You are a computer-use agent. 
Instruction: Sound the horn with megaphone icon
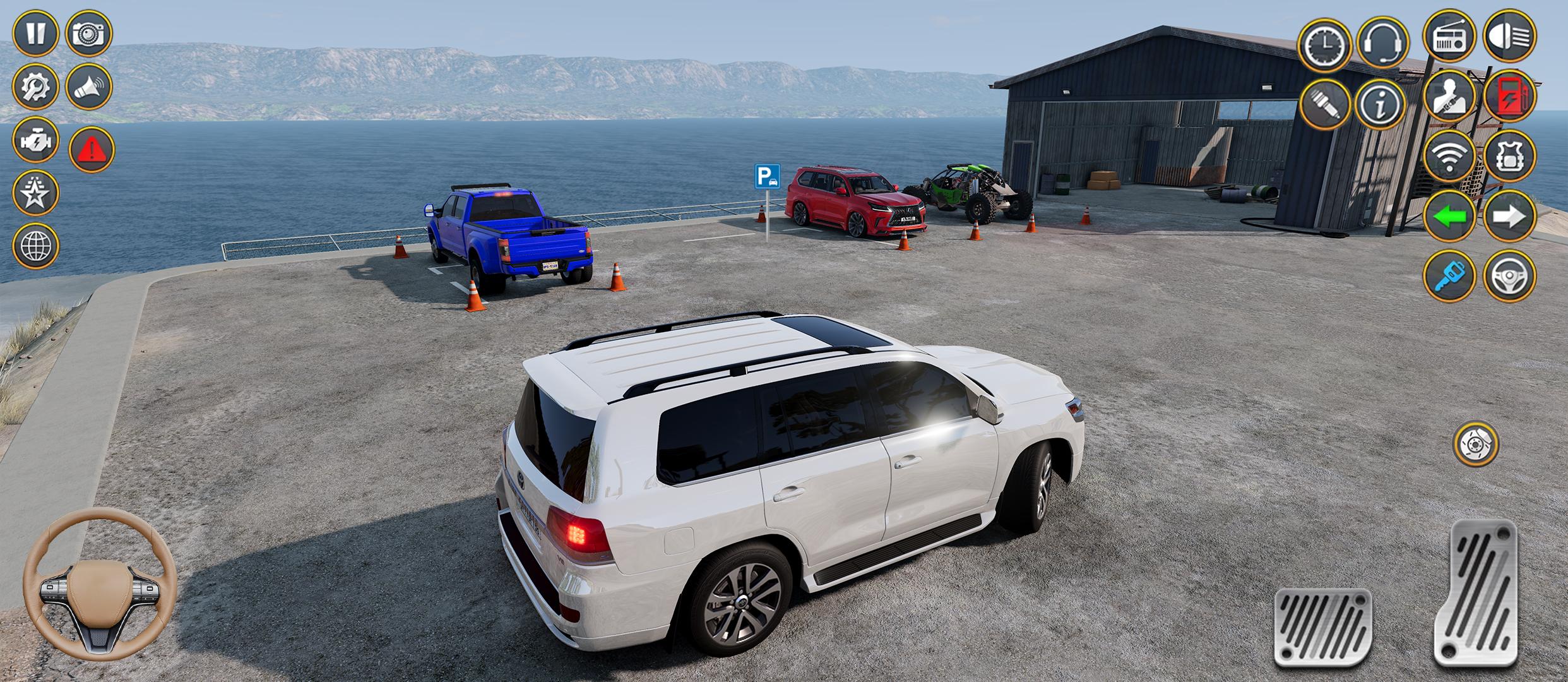click(89, 87)
